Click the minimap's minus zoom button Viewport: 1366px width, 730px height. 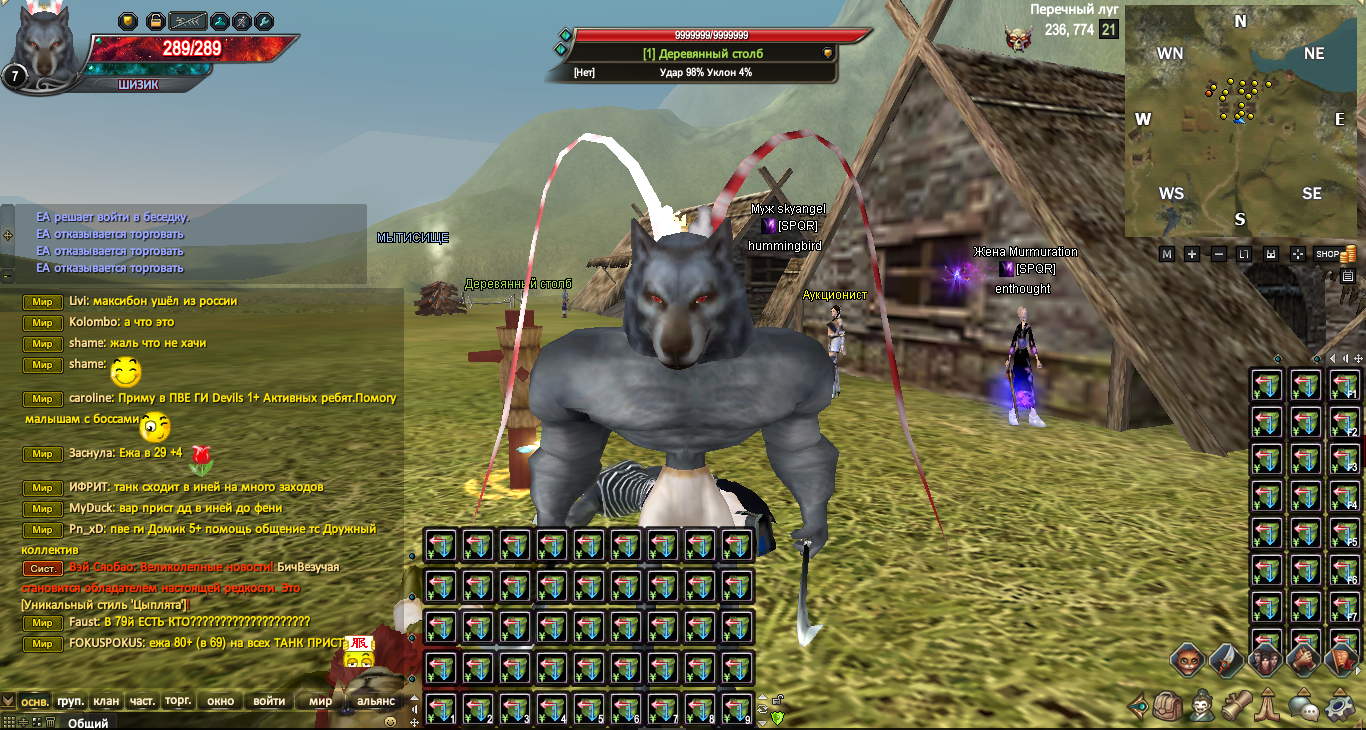1219,254
